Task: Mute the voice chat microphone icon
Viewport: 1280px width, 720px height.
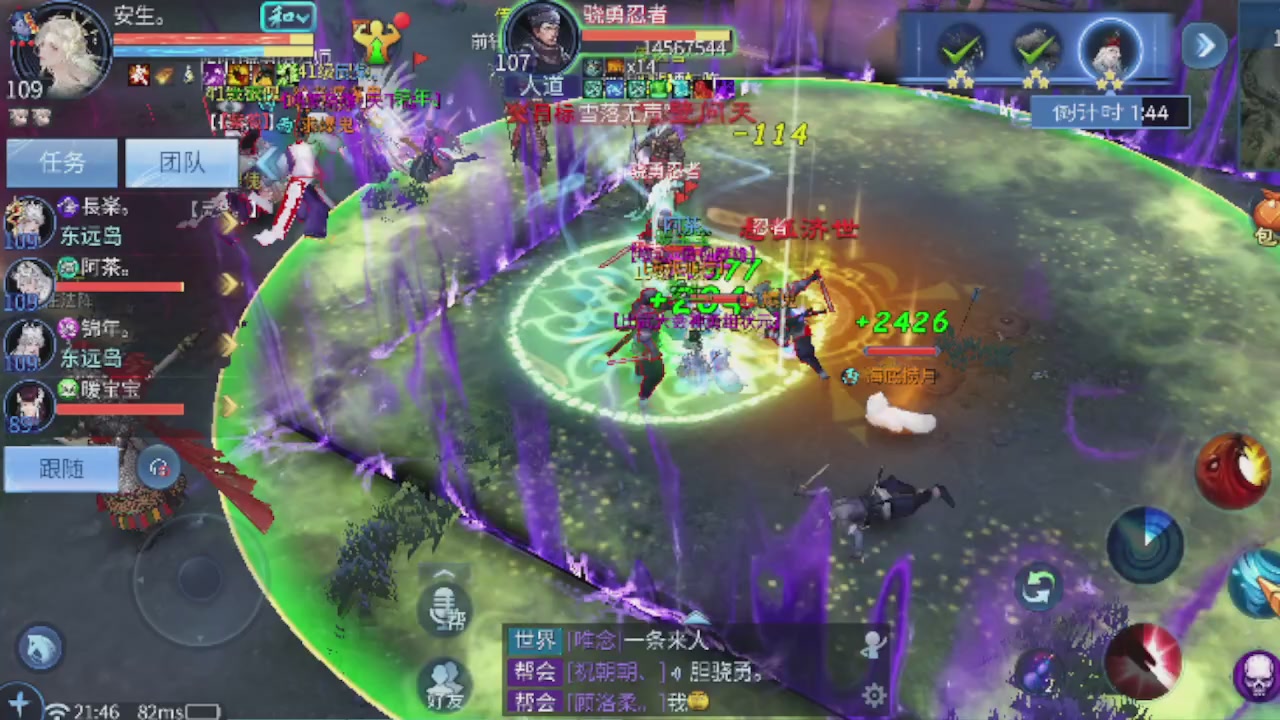Action: tap(443, 608)
